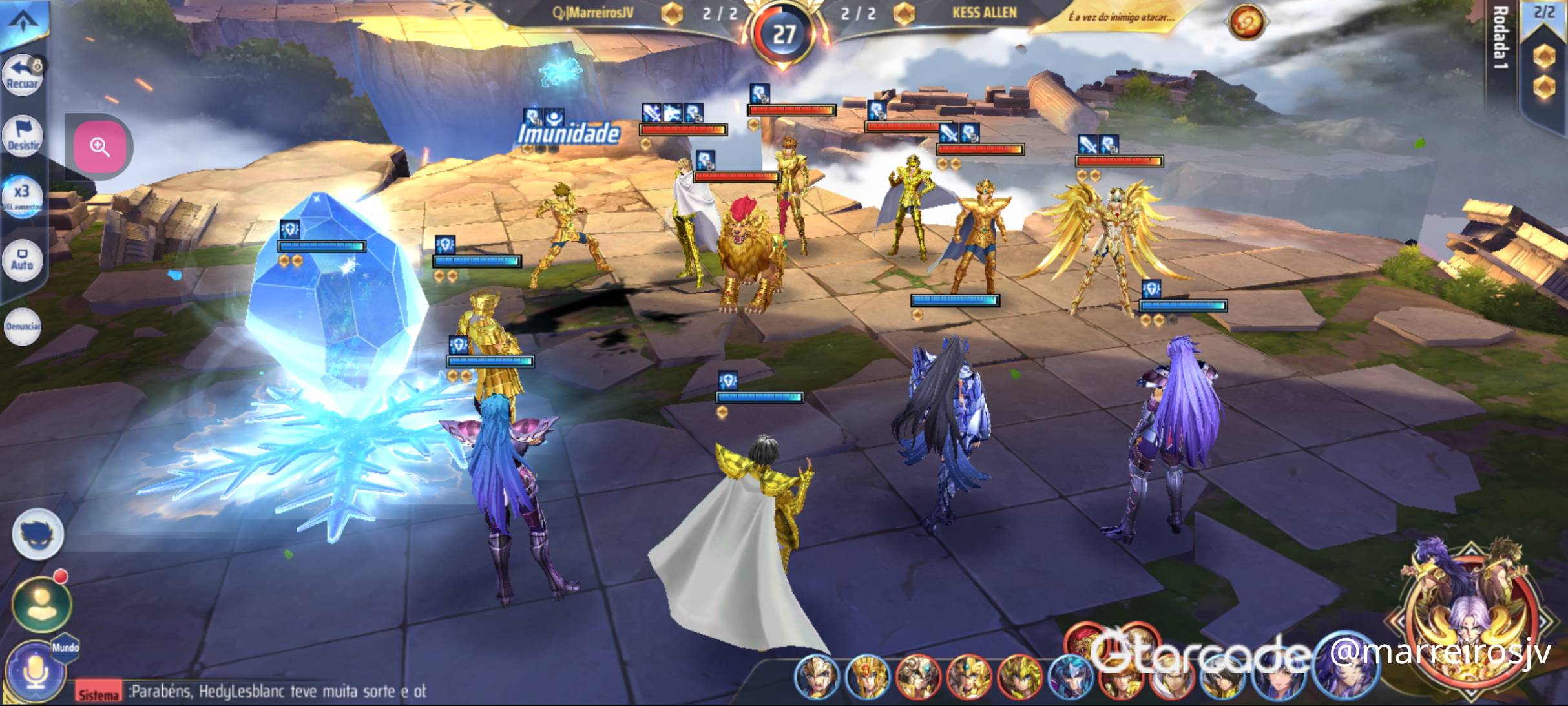Toggle the x3 battle speed
This screenshot has width=1568, height=706.
click(x=22, y=196)
